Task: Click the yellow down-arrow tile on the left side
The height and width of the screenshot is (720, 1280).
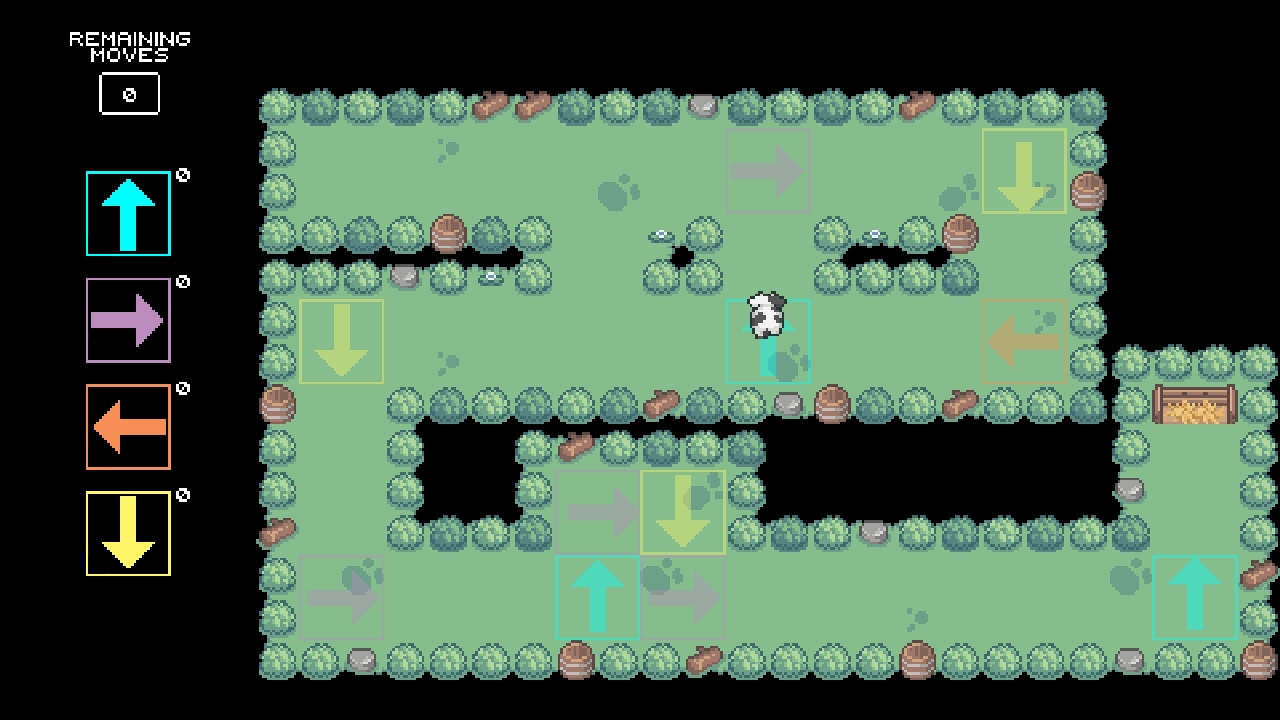Action: pyautogui.click(x=341, y=340)
